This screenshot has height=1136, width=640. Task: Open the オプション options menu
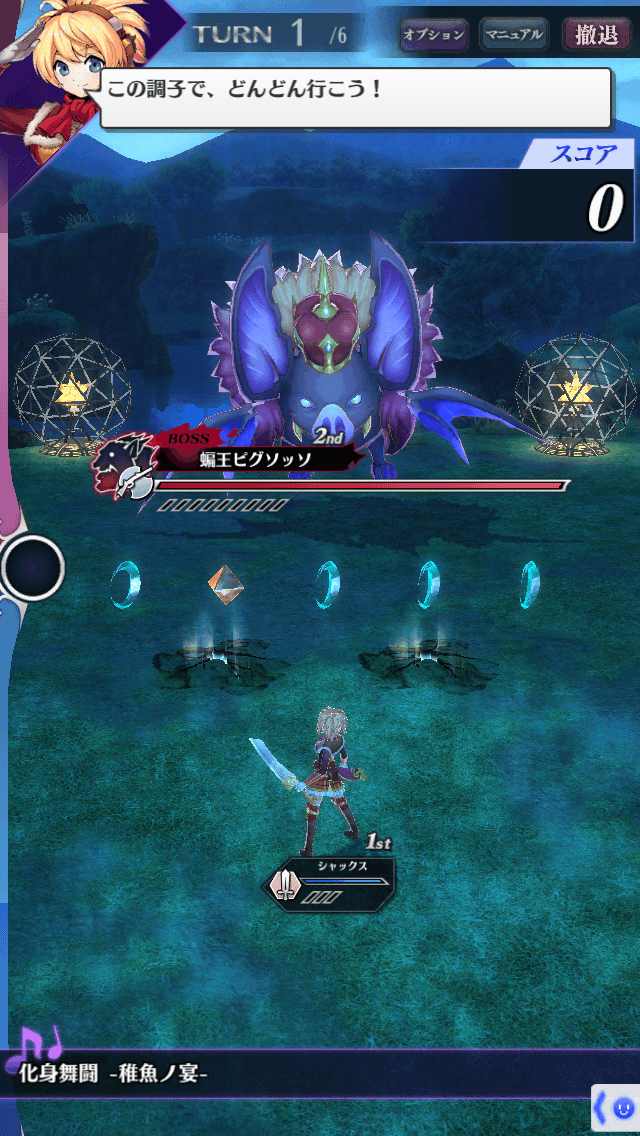[x=433, y=35]
